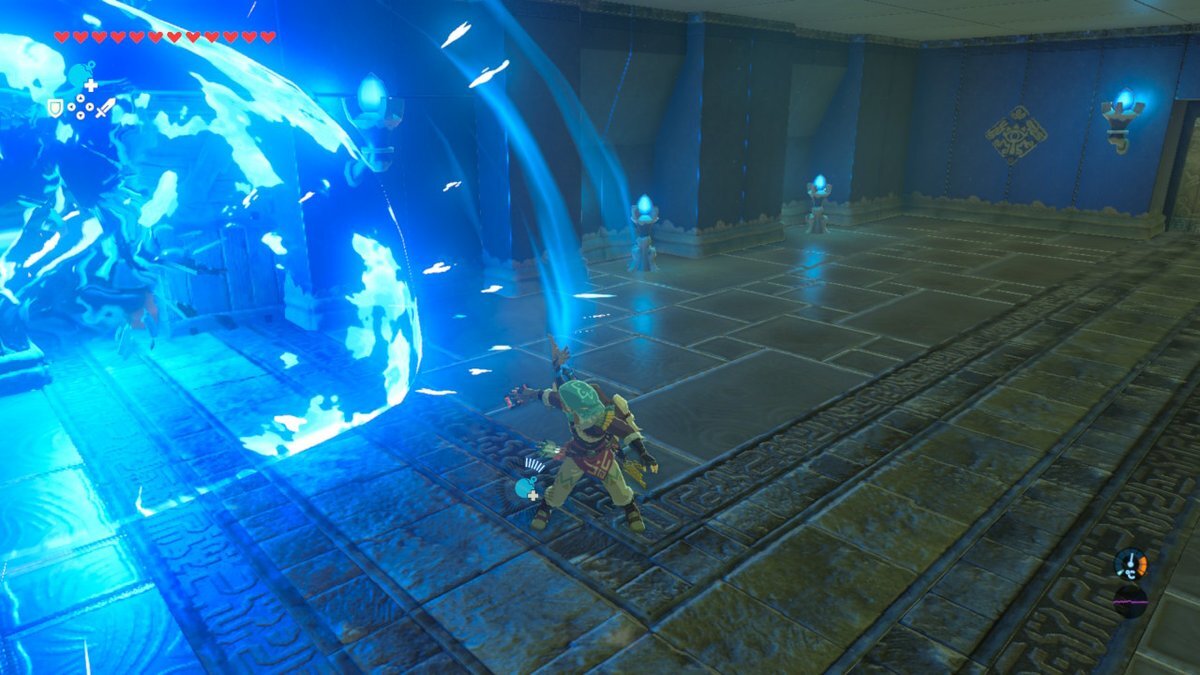Select the shield quick-select icon
The width and height of the screenshot is (1200, 675).
click(x=55, y=107)
